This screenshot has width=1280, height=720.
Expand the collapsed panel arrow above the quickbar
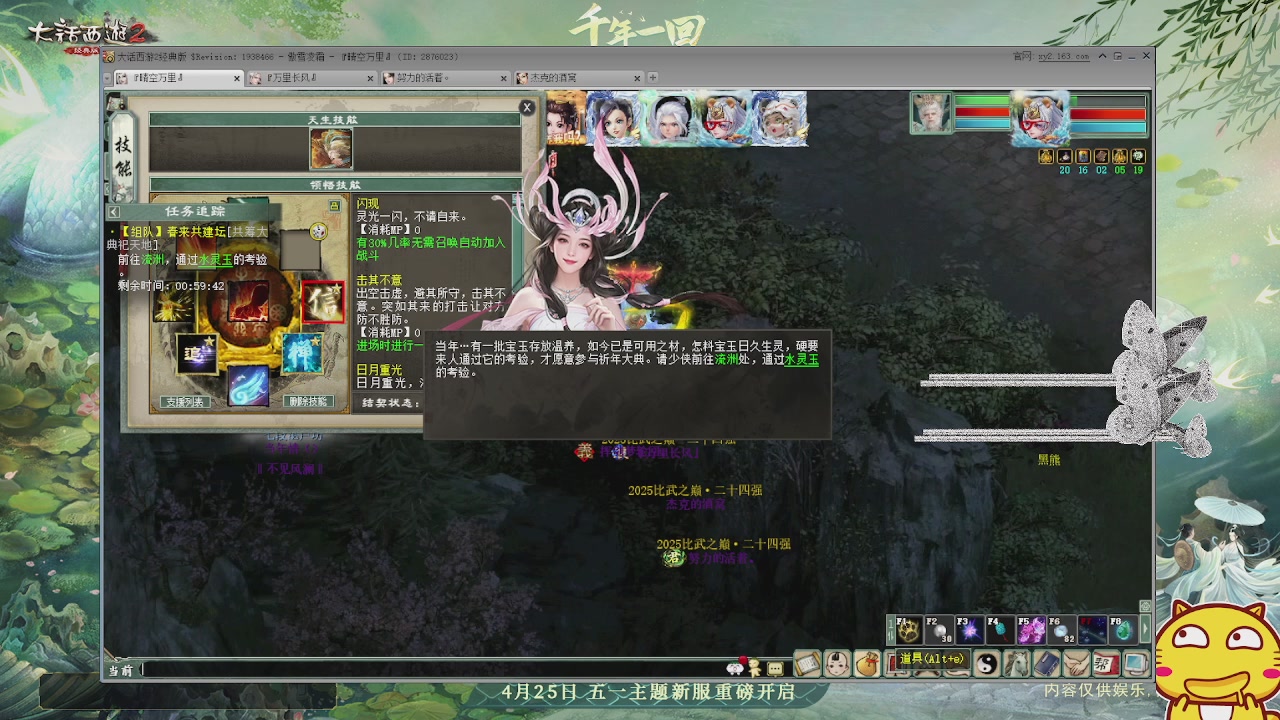[x=1145, y=606]
